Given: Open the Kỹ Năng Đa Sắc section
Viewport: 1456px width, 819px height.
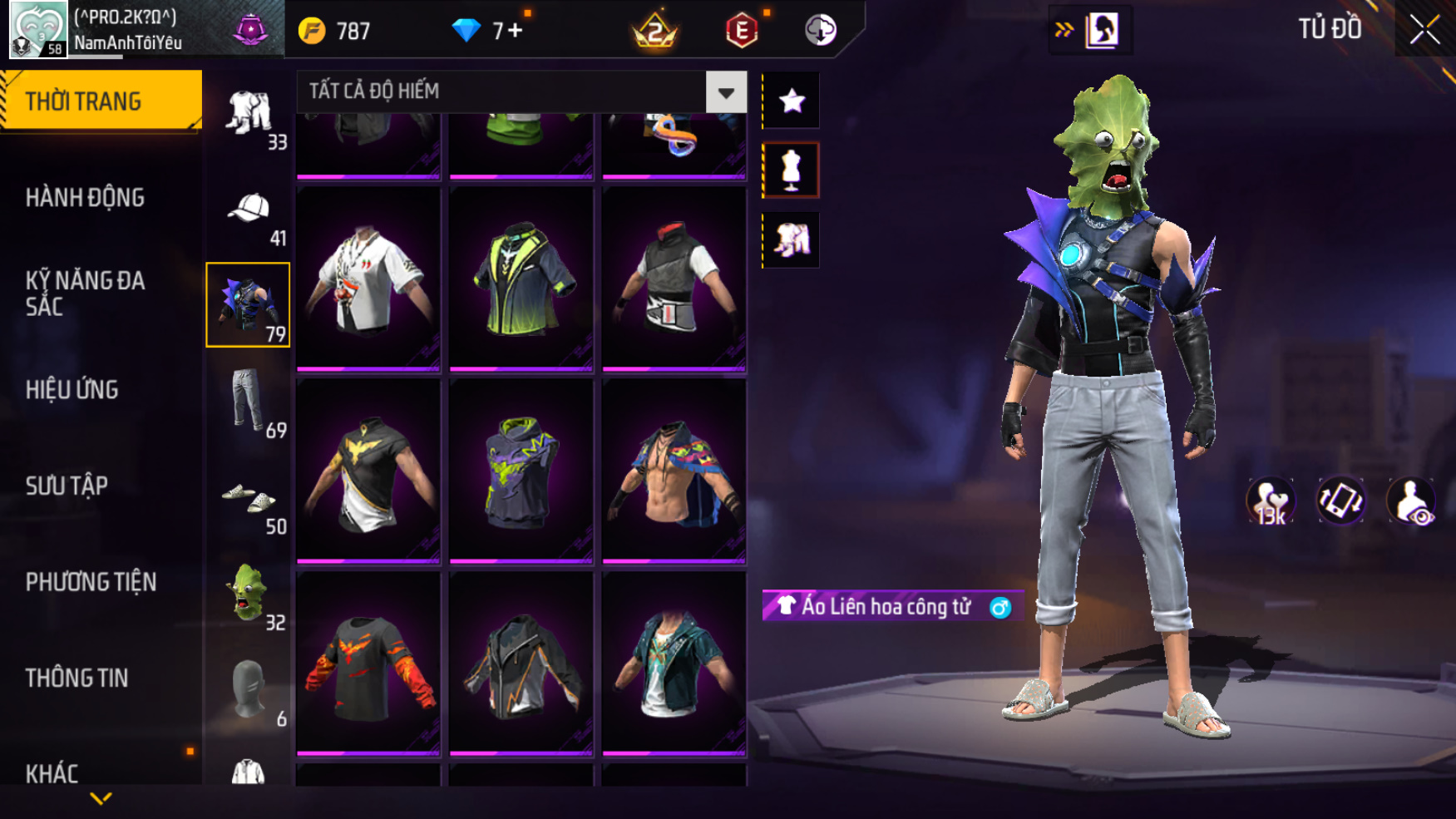Looking at the screenshot, I should tap(85, 294).
